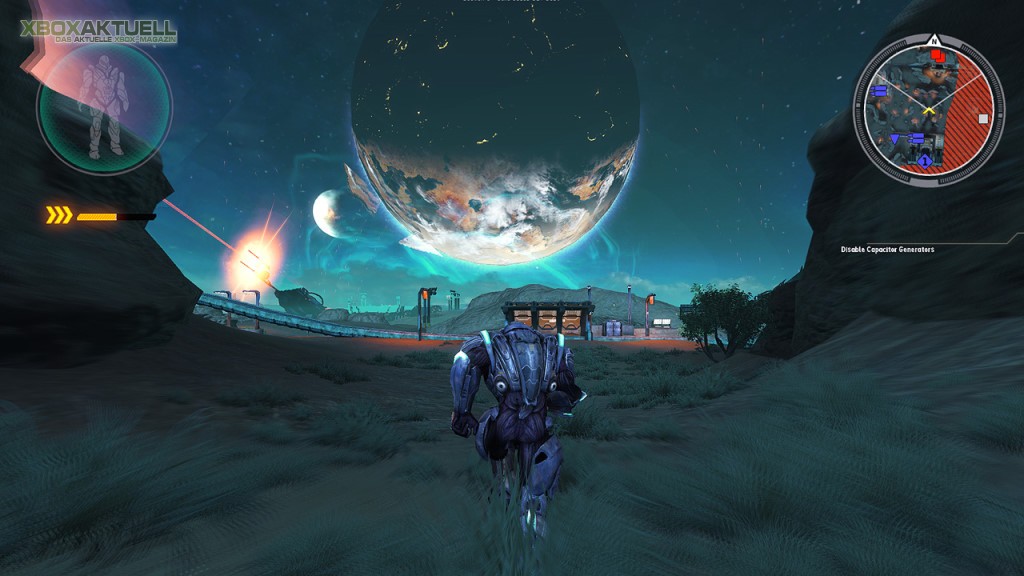Click the armor suit status display
The height and width of the screenshot is (576, 1024).
pyautogui.click(x=103, y=108)
